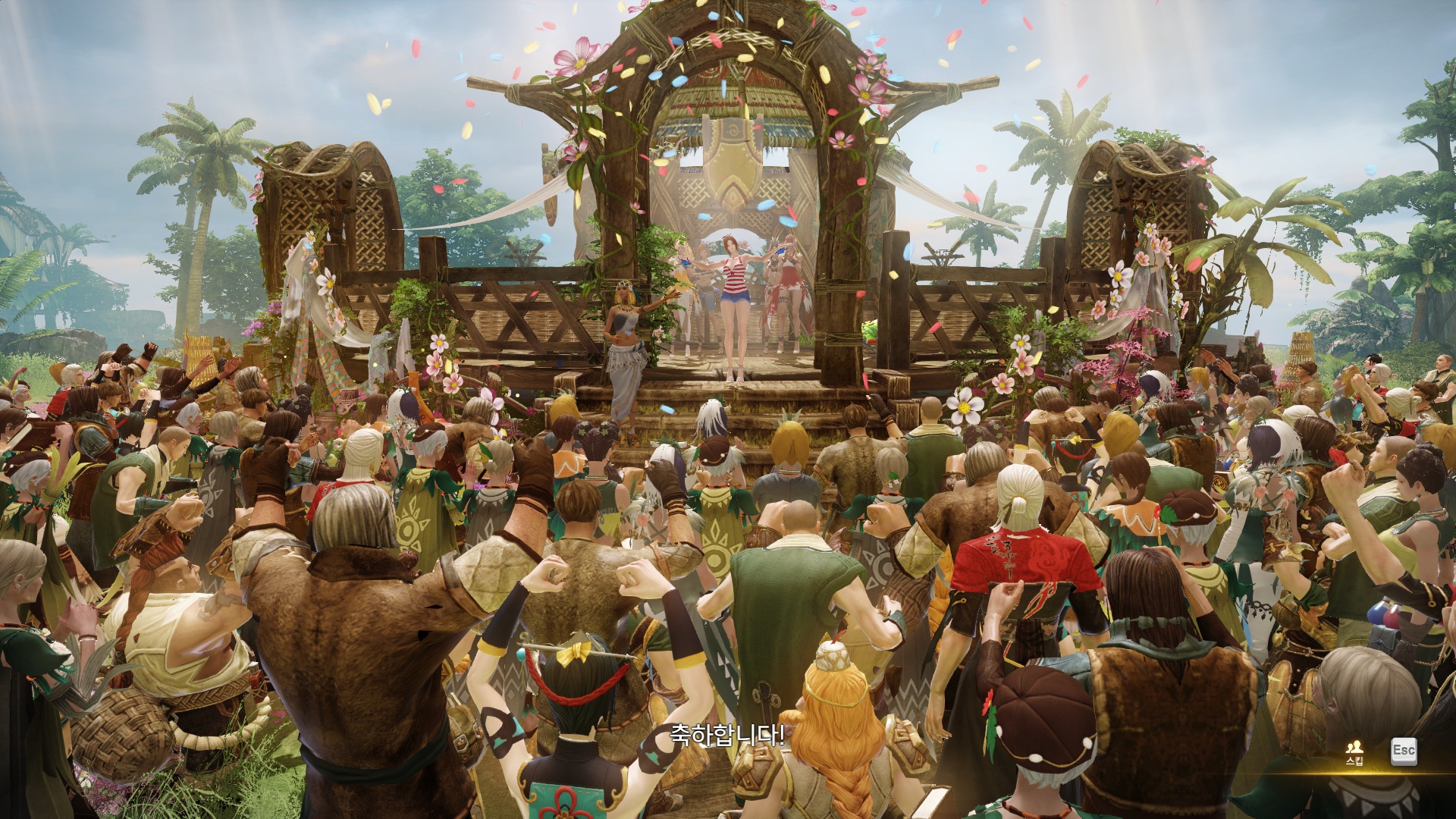Skip the cutscene via the 스킵 icon
The width and height of the screenshot is (1456, 819).
click(1354, 752)
